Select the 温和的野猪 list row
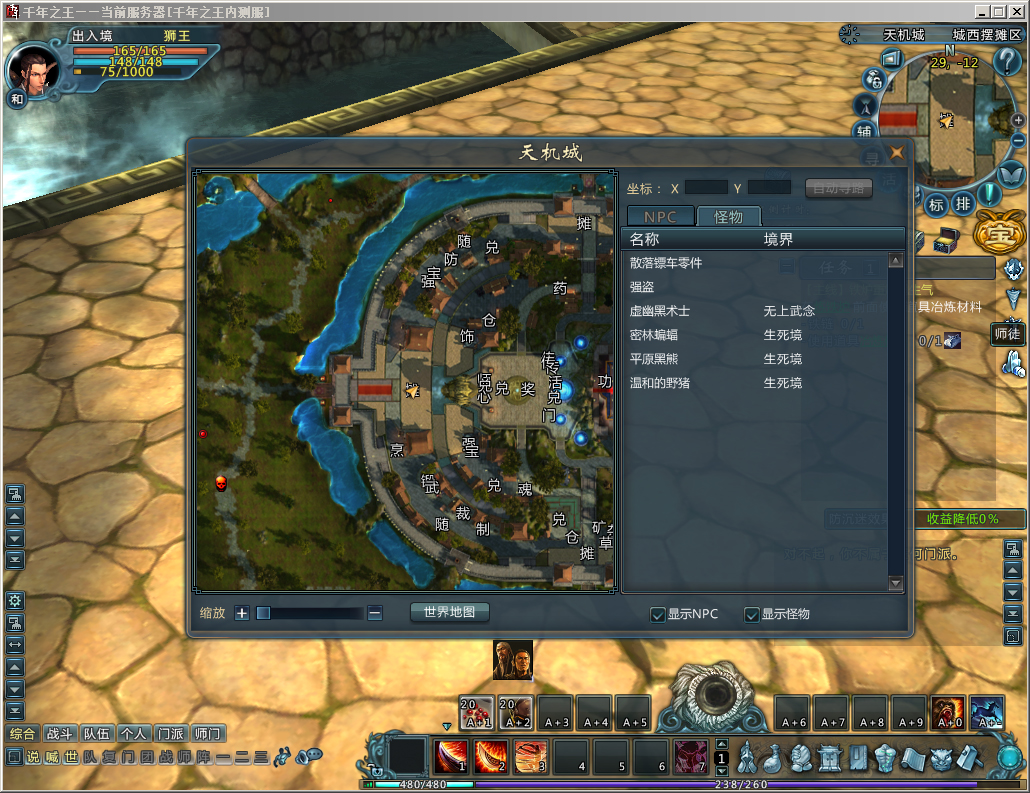1030x793 pixels. tap(660, 383)
